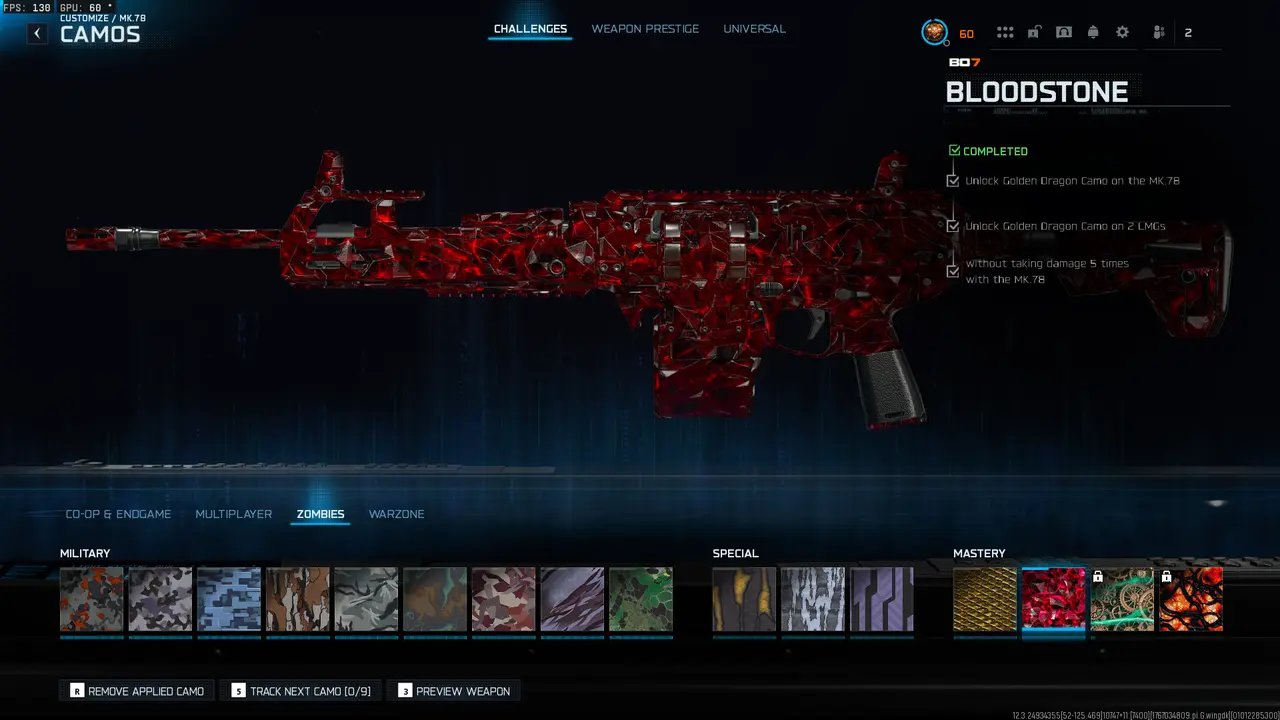Open the settings gear icon

click(1122, 32)
